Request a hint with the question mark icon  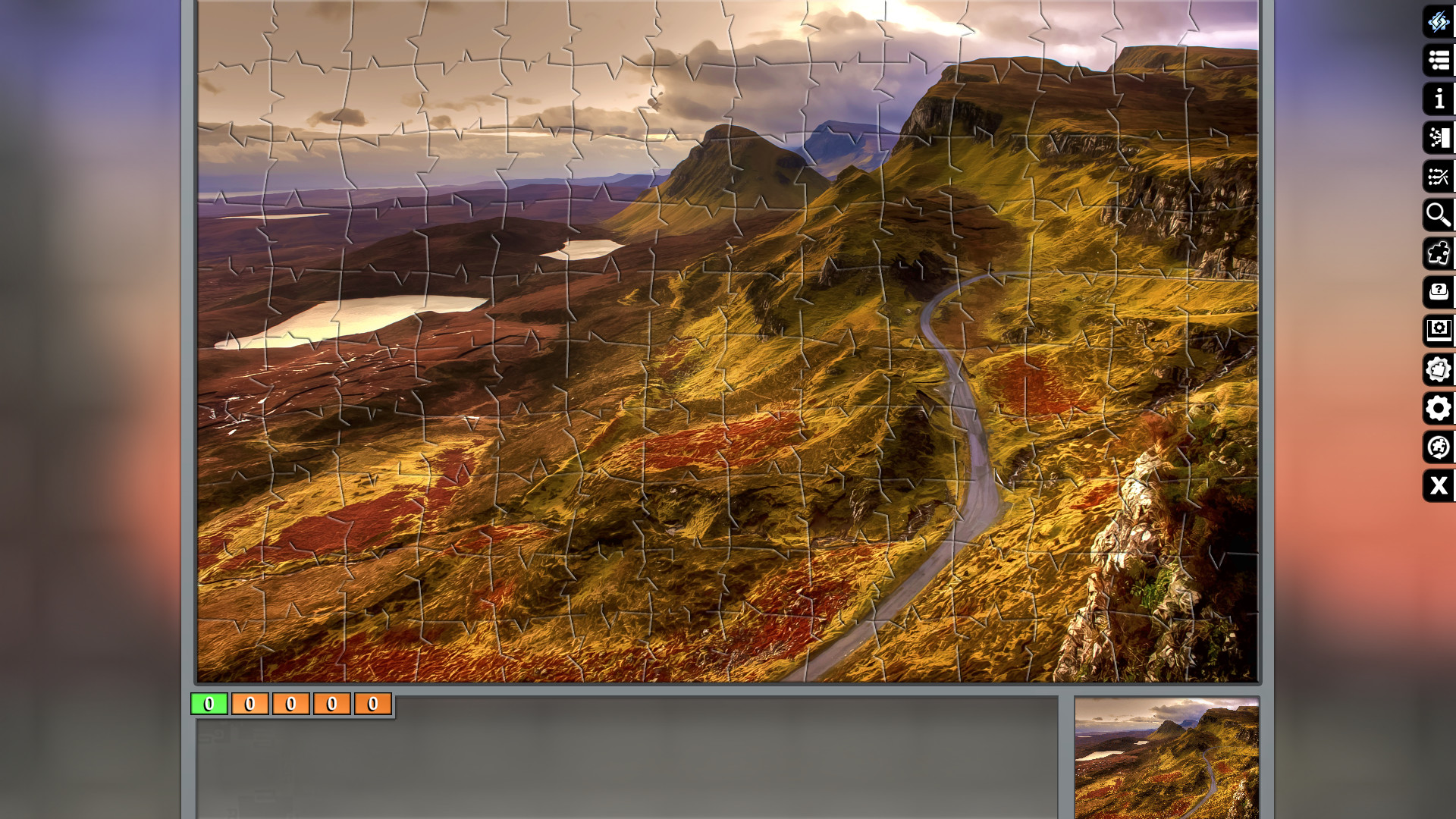1439,291
